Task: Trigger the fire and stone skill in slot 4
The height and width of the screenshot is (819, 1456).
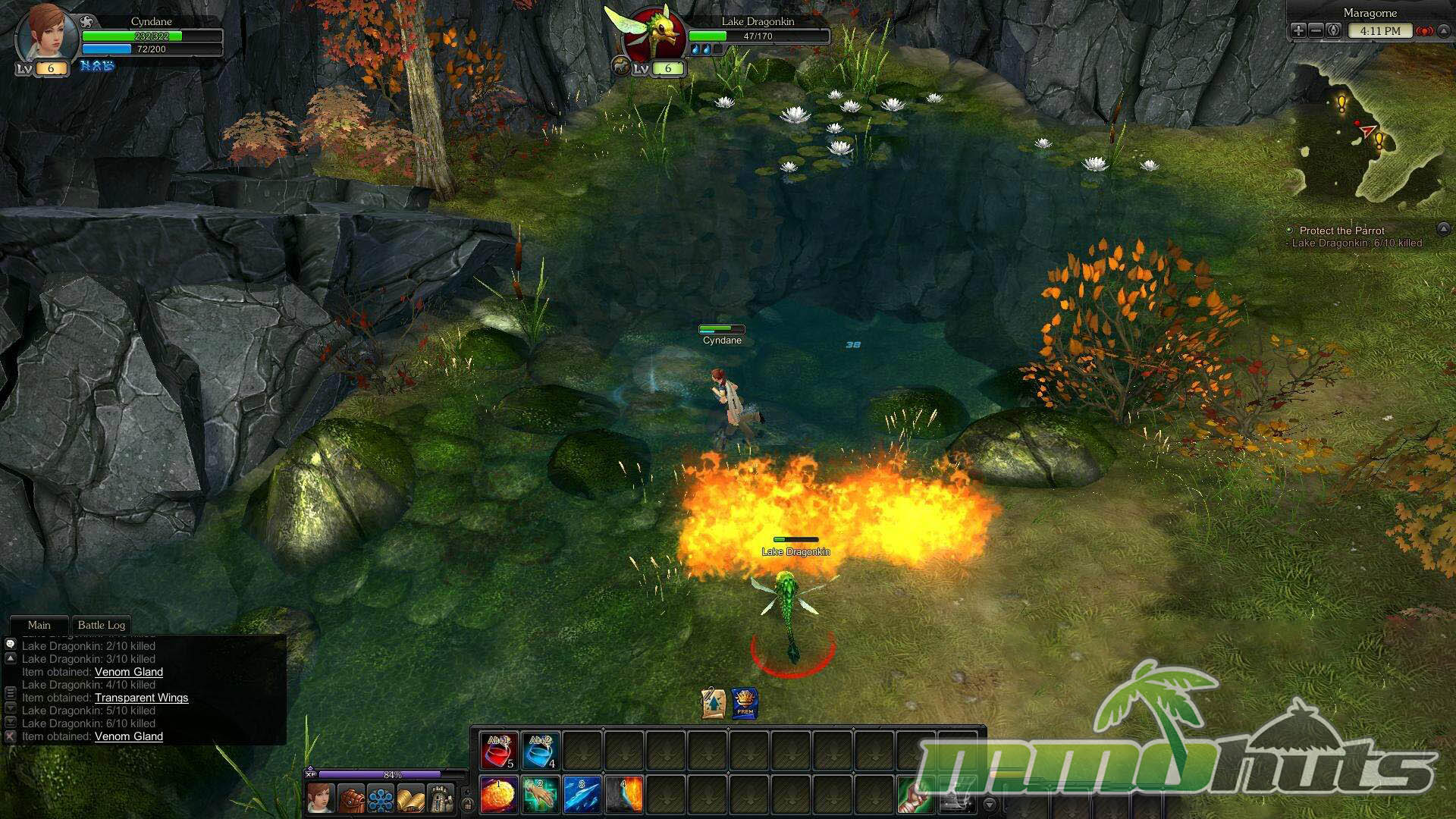Action: (x=624, y=795)
